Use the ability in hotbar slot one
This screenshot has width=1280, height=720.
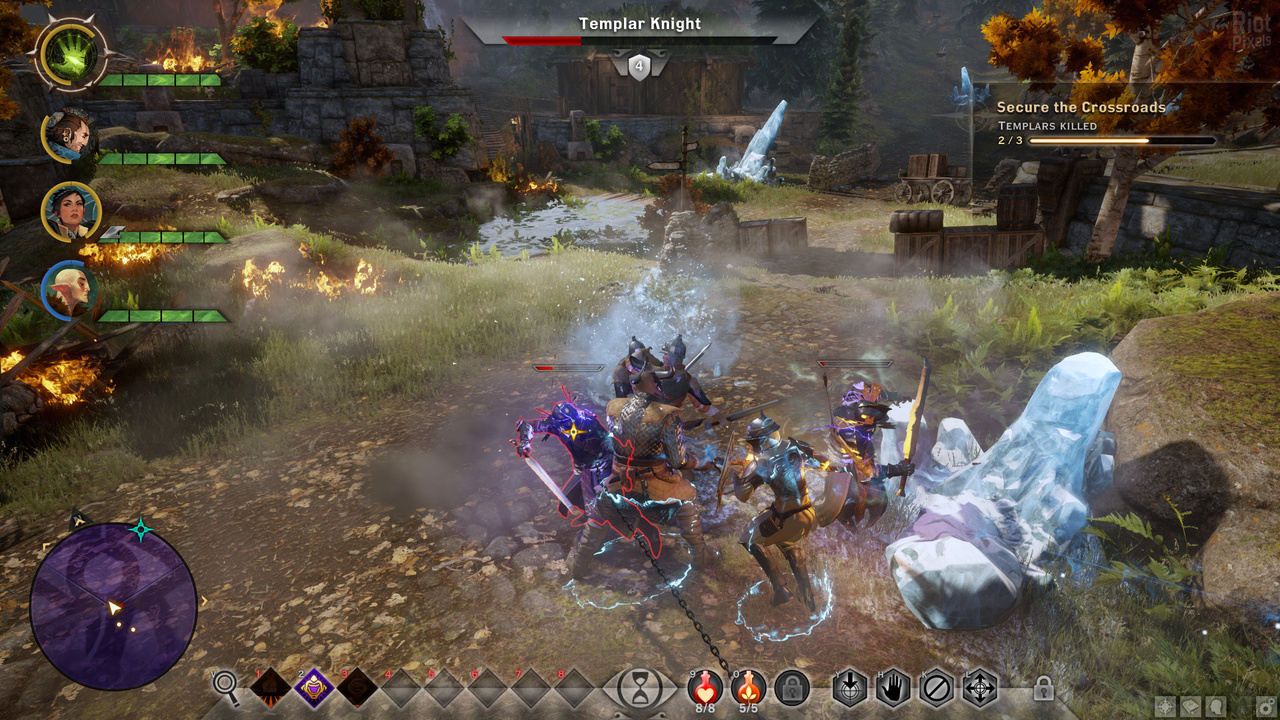pos(270,688)
